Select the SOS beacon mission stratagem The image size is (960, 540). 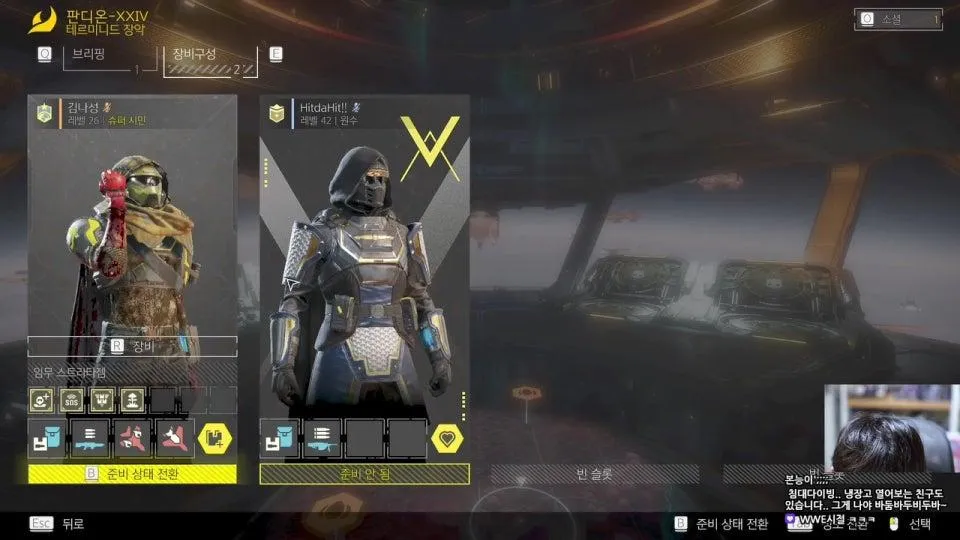click(72, 400)
